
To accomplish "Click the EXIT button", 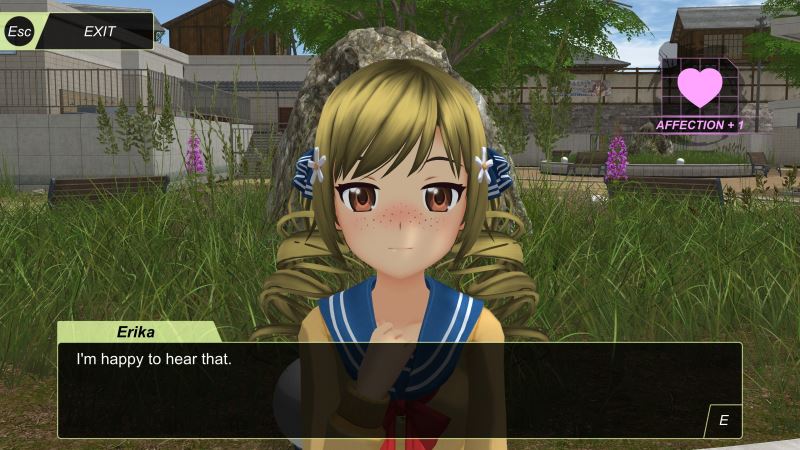I will [98, 31].
